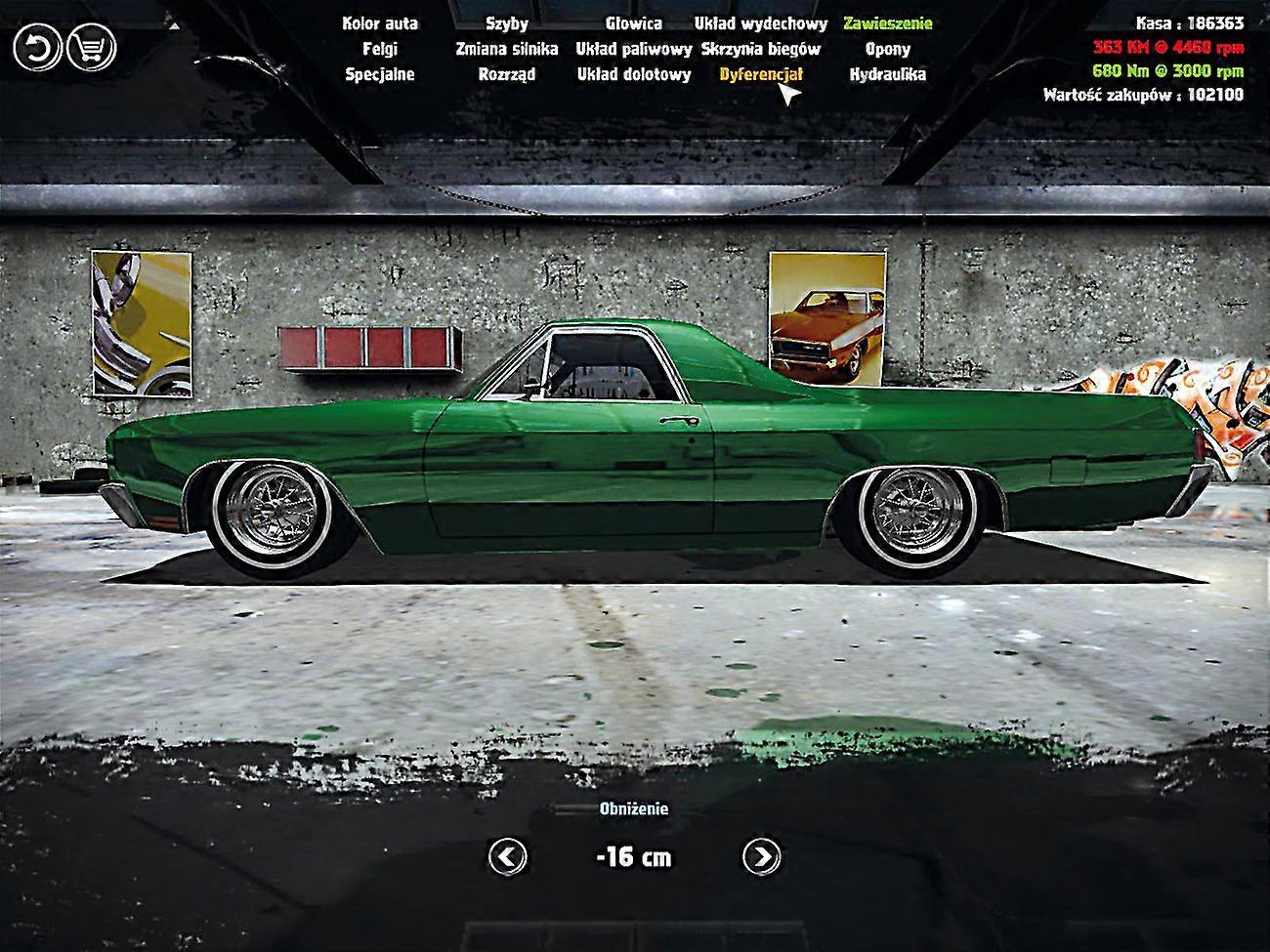
Task: Open Zmiana silnika options
Action: 507,48
